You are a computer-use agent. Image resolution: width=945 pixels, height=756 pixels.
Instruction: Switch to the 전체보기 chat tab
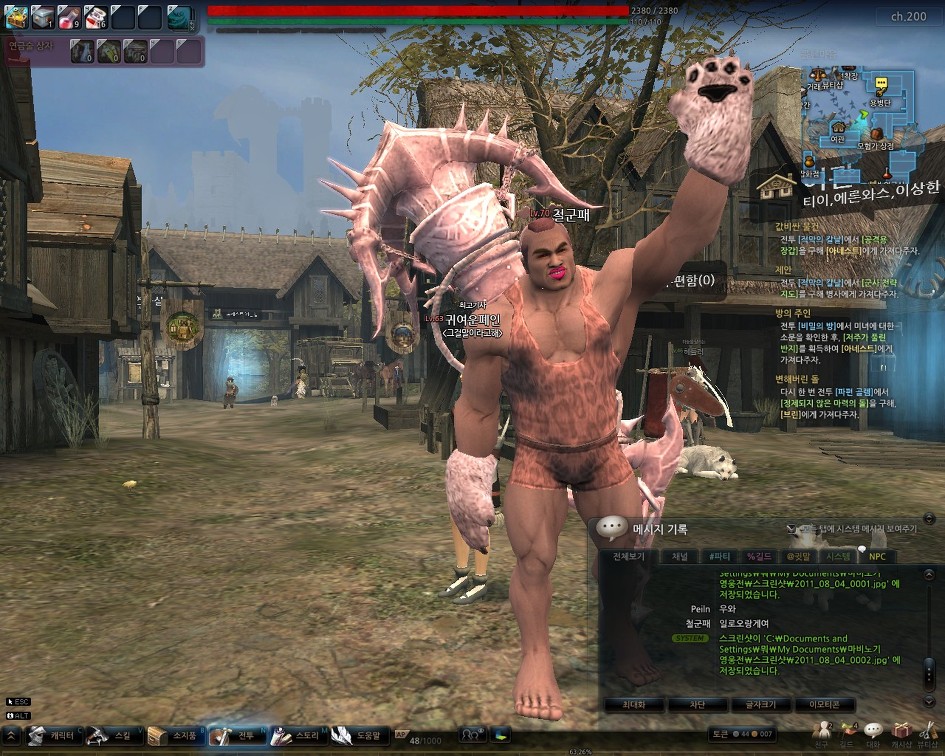click(629, 556)
